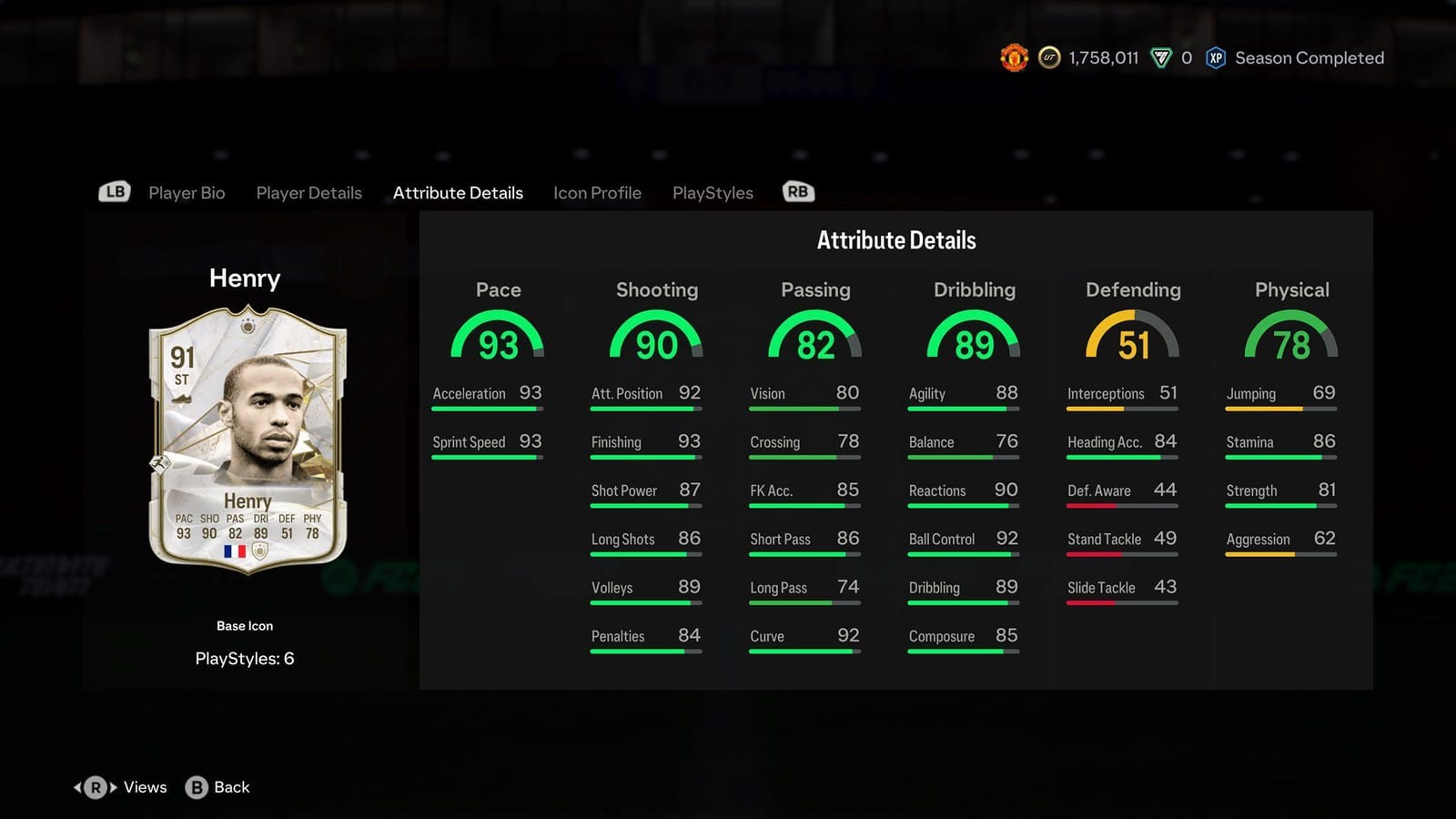
Task: Expand the PlayStyles: 6 listing
Action: point(245,658)
